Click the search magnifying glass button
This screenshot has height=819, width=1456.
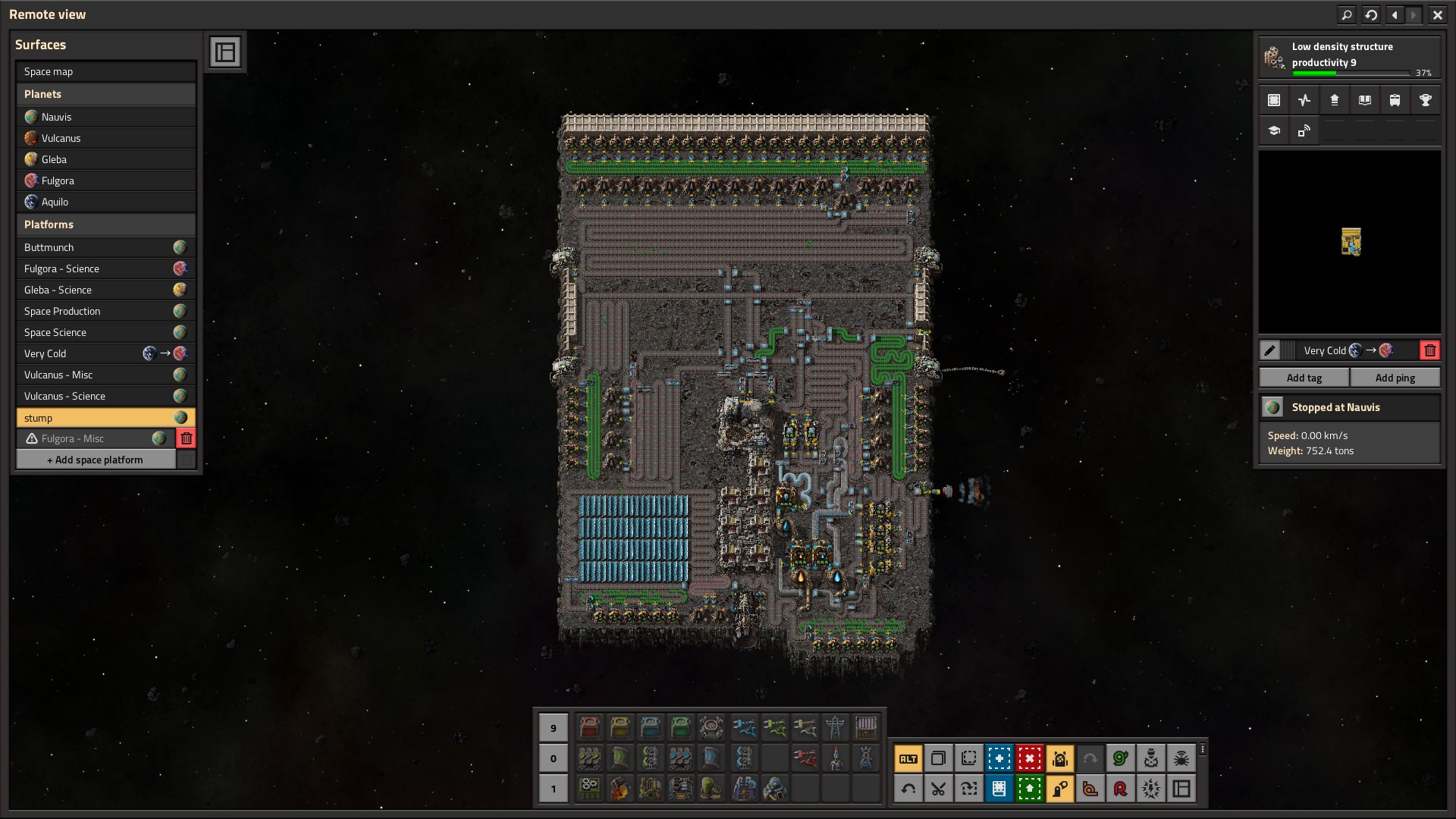[x=1346, y=14]
